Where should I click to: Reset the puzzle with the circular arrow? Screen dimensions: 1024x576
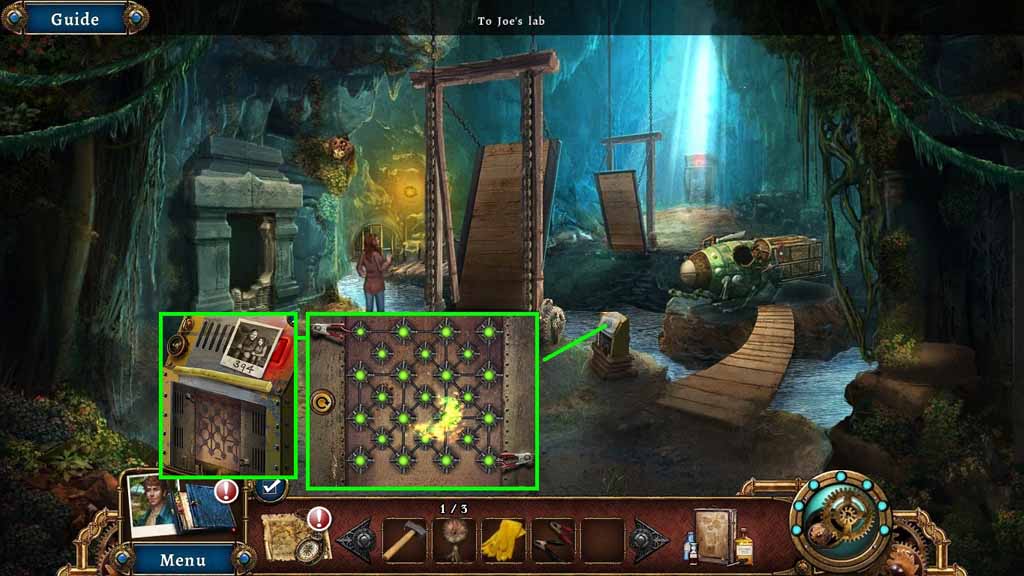tap(324, 403)
